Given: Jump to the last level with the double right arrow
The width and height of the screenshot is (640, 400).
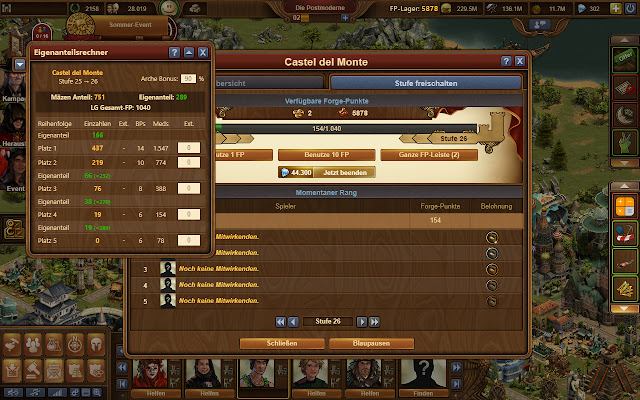Looking at the screenshot, I should (x=372, y=322).
